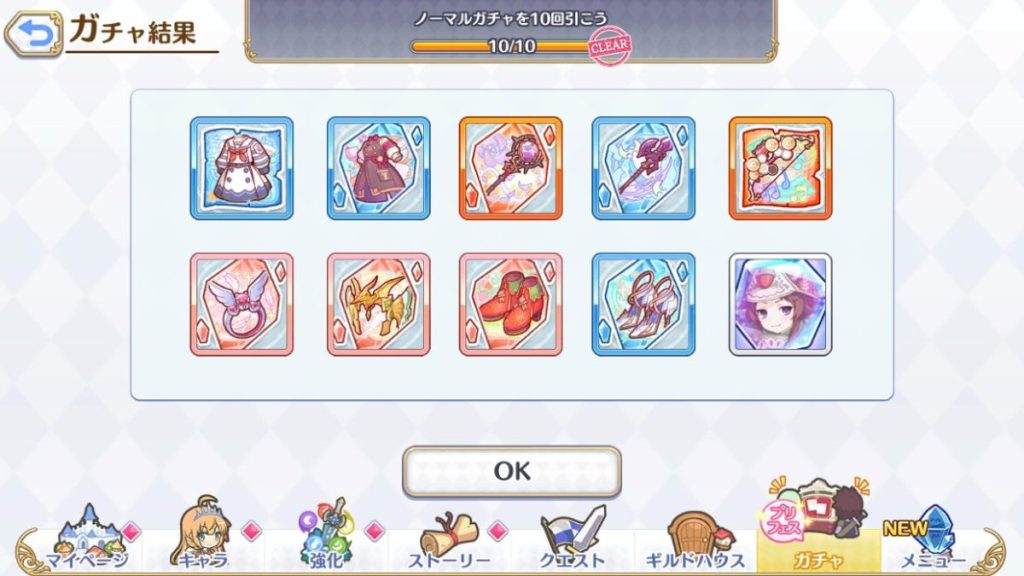The width and height of the screenshot is (1024, 576).
Task: Select the high heel shoes item
Action: click(x=643, y=304)
